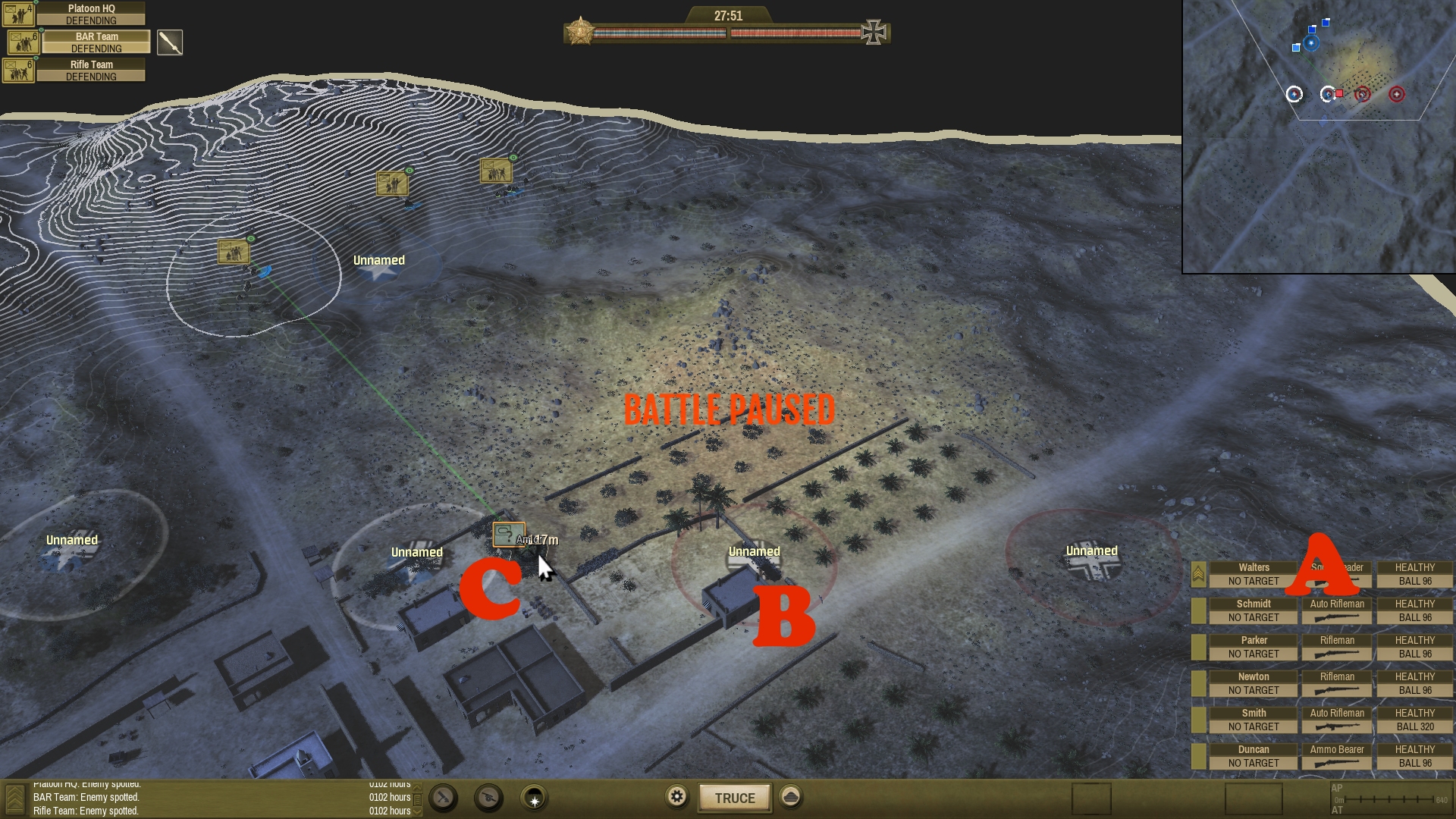Viewport: 1456px width, 819px height.
Task: Call the airstrike support button
Action: pyautogui.click(x=444, y=798)
